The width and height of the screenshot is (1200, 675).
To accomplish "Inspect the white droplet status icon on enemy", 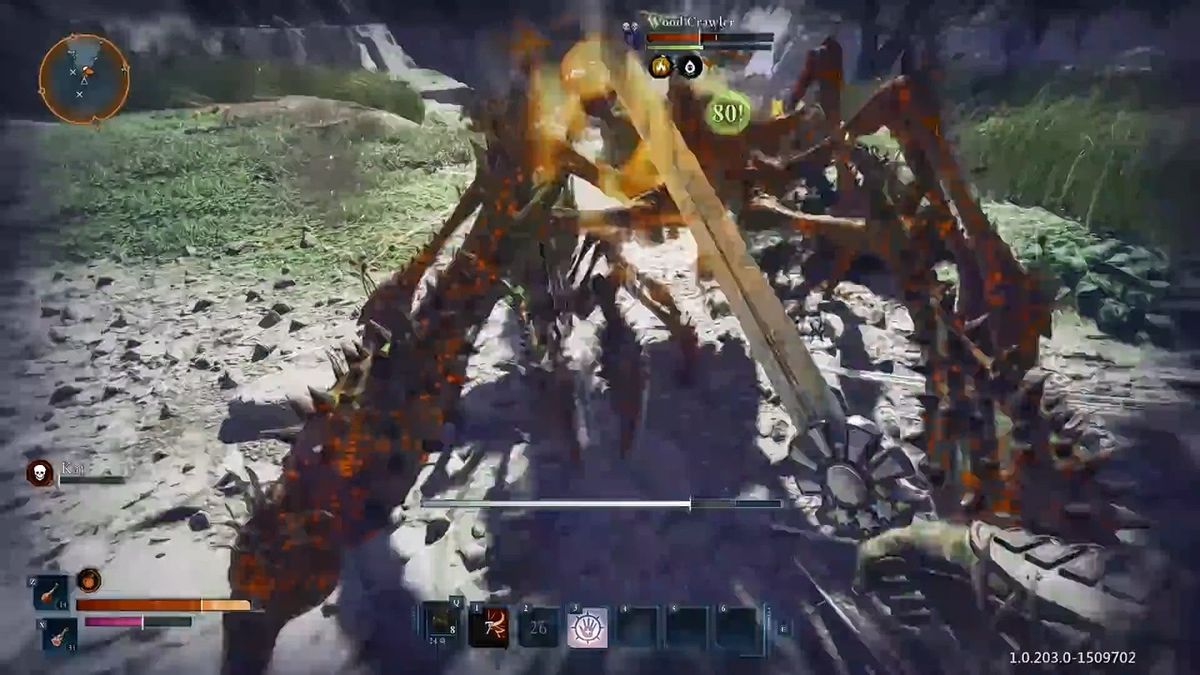I will [x=690, y=67].
